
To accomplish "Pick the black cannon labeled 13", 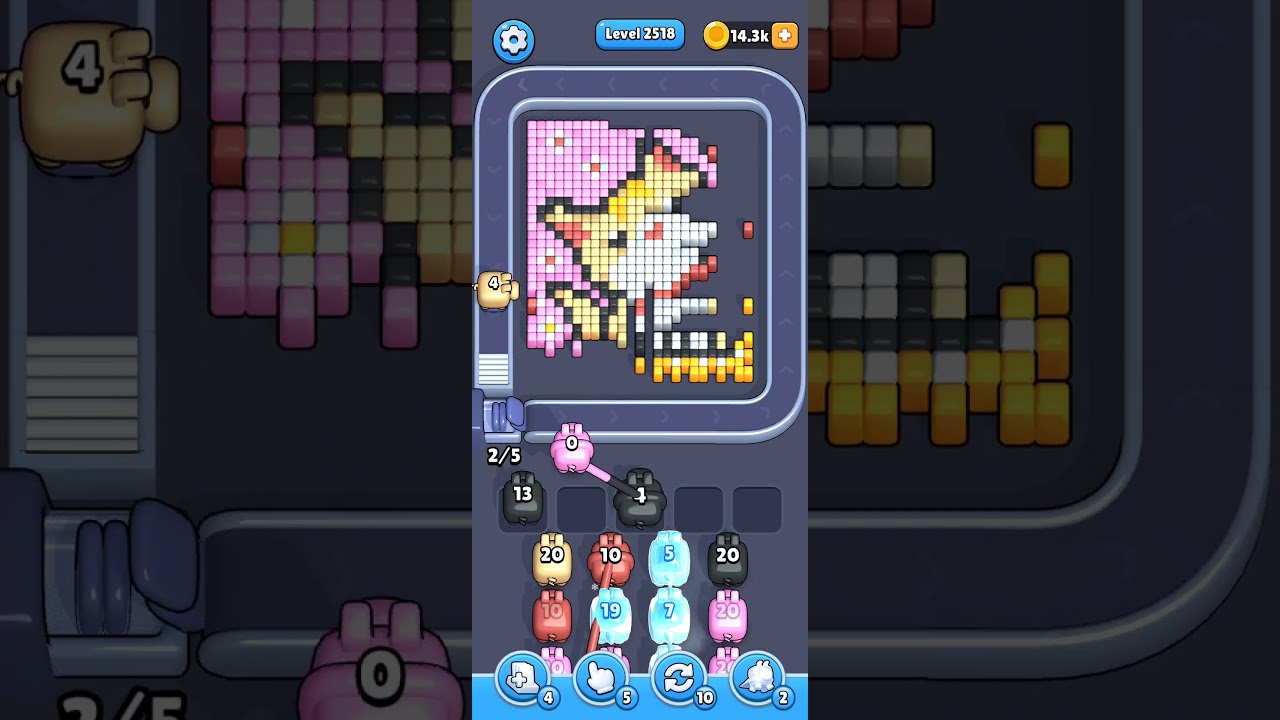I will [521, 498].
